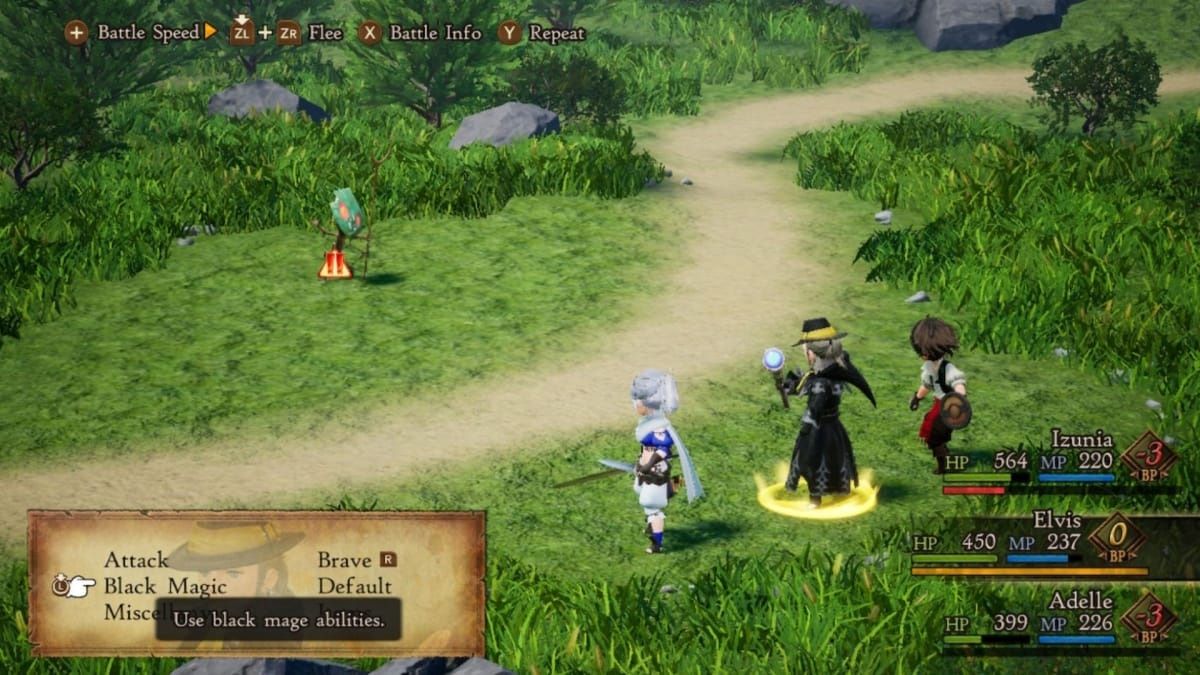1200x675 pixels.
Task: Pick the Brave command
Action: point(344,560)
